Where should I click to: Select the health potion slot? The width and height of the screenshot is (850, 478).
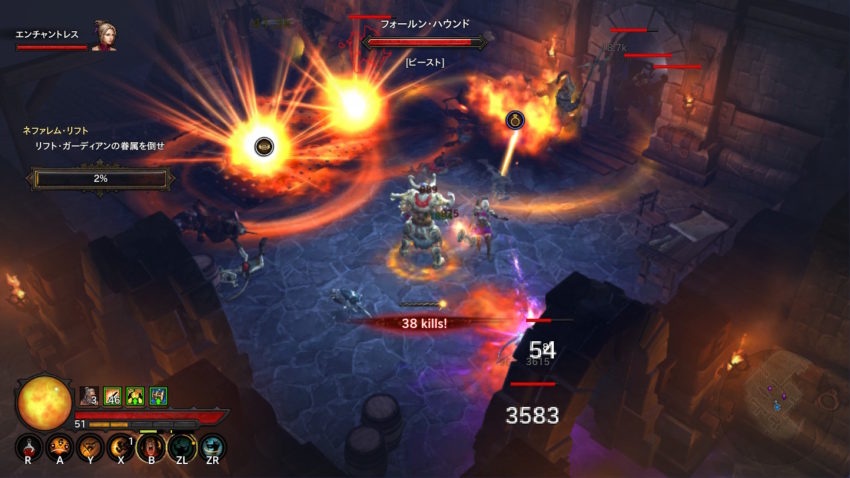pos(27,447)
